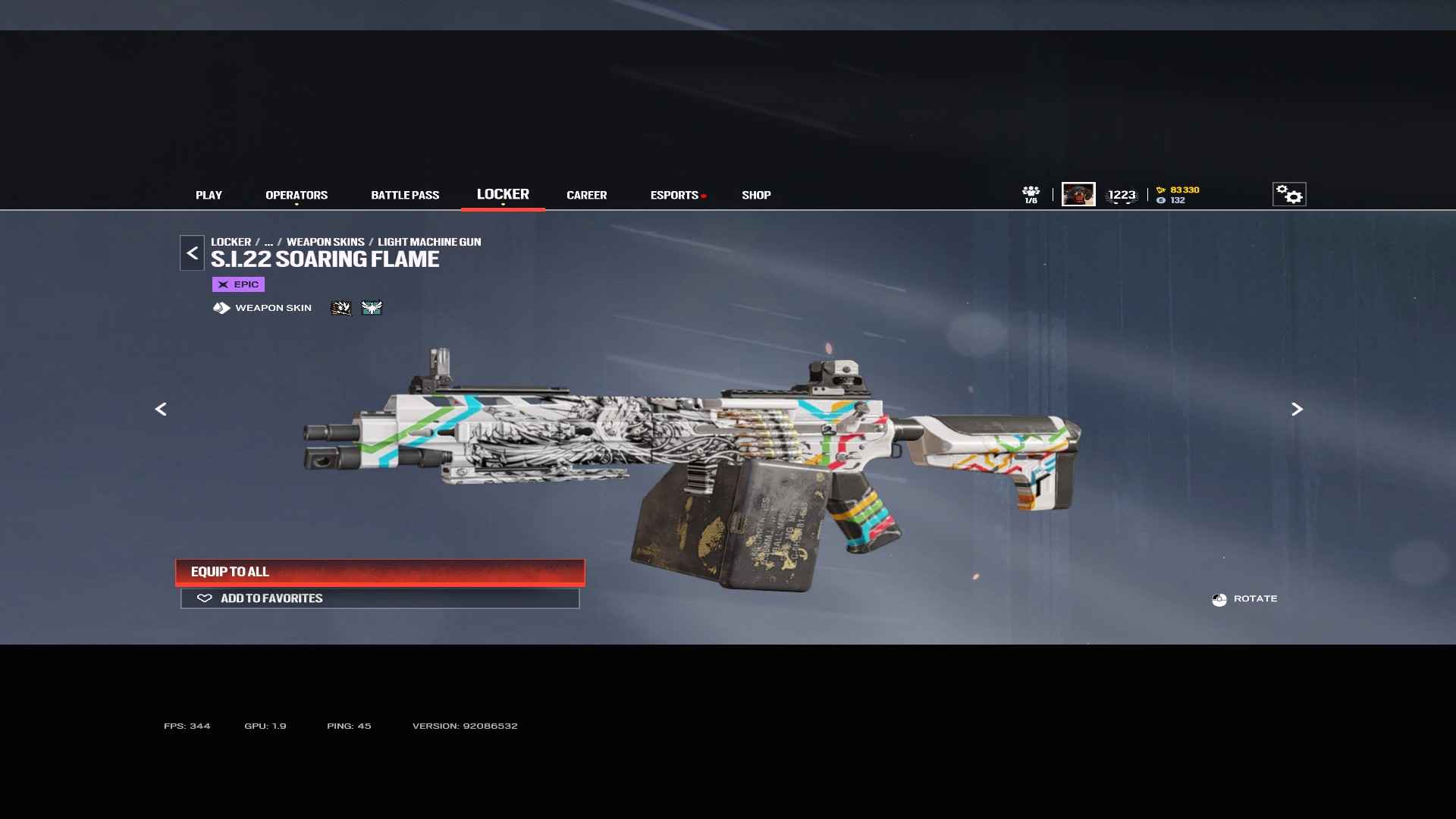Open the Battle Pass tab
Image resolution: width=1456 pixels, height=819 pixels.
point(405,196)
